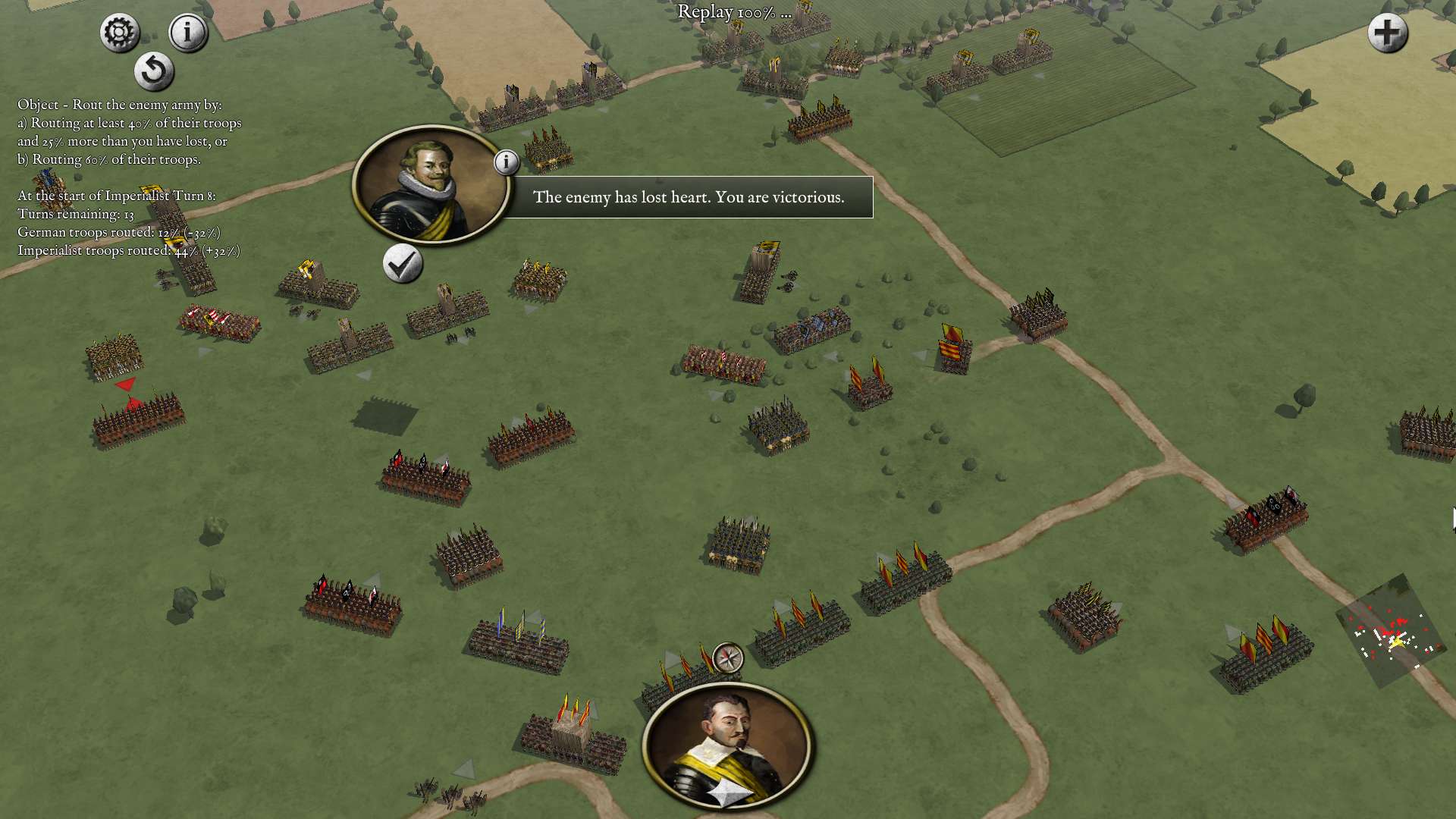This screenshot has width=1456, height=819.
Task: Click the 'Imperialist troops routed: 44%' status line
Action: point(129,251)
